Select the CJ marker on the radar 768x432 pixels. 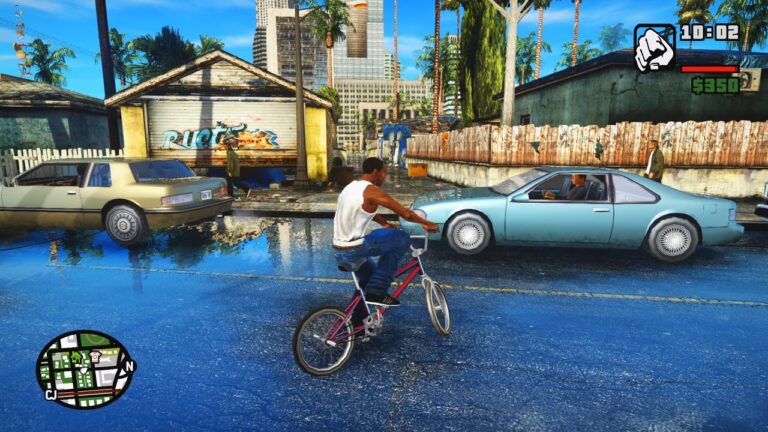(50, 394)
